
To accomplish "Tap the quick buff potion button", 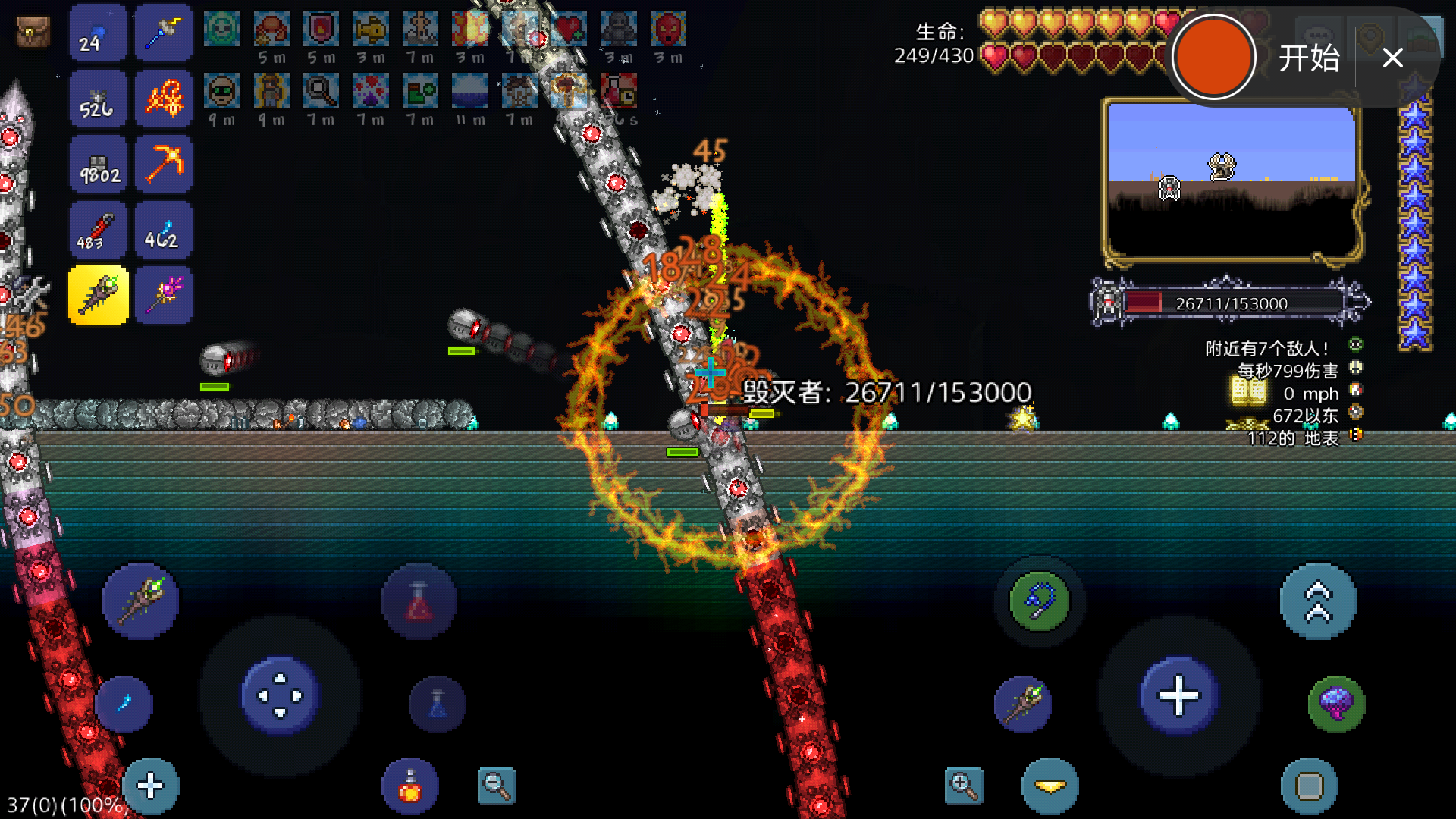I will tap(410, 786).
